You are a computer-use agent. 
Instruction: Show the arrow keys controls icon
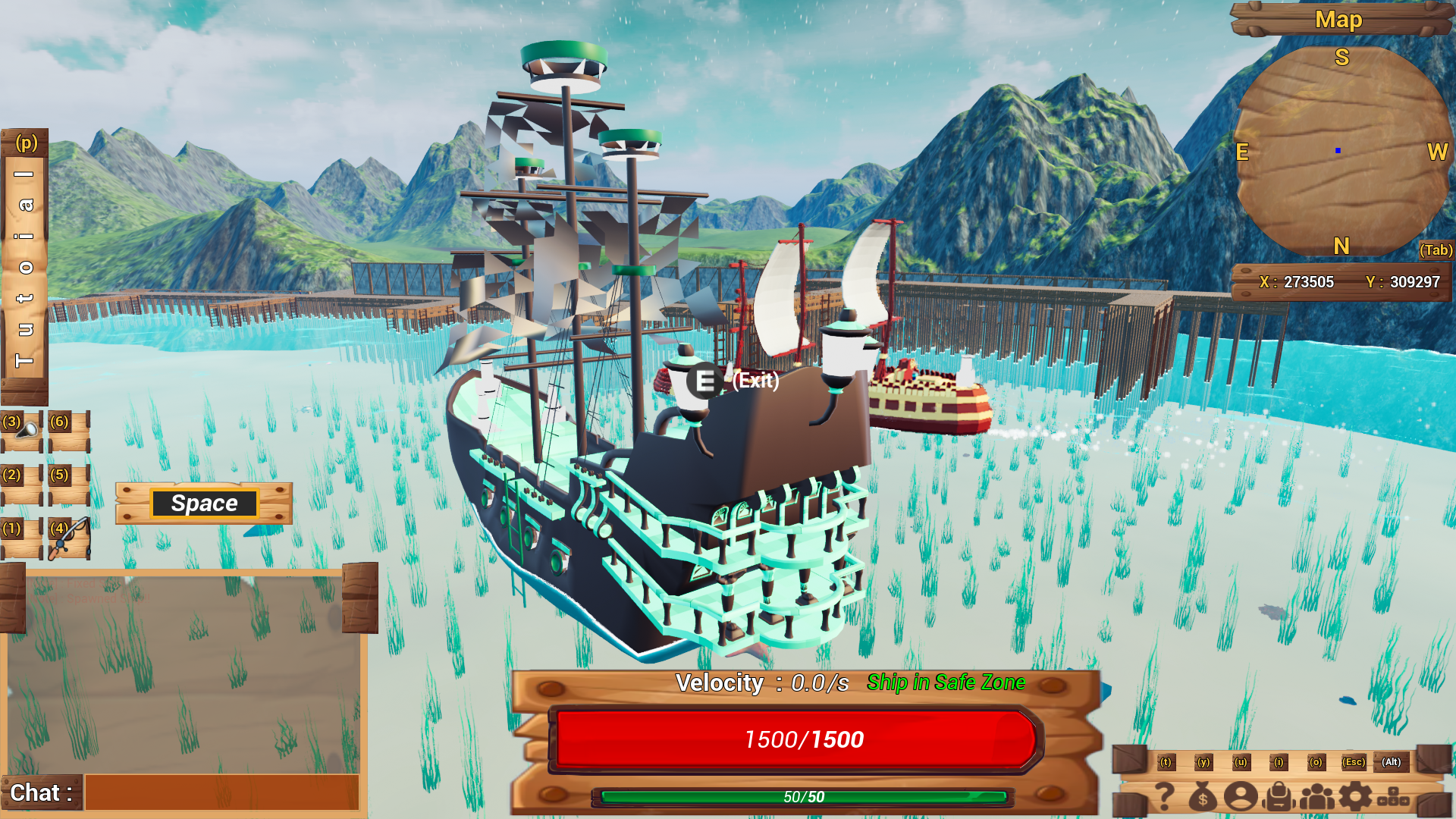1393,796
